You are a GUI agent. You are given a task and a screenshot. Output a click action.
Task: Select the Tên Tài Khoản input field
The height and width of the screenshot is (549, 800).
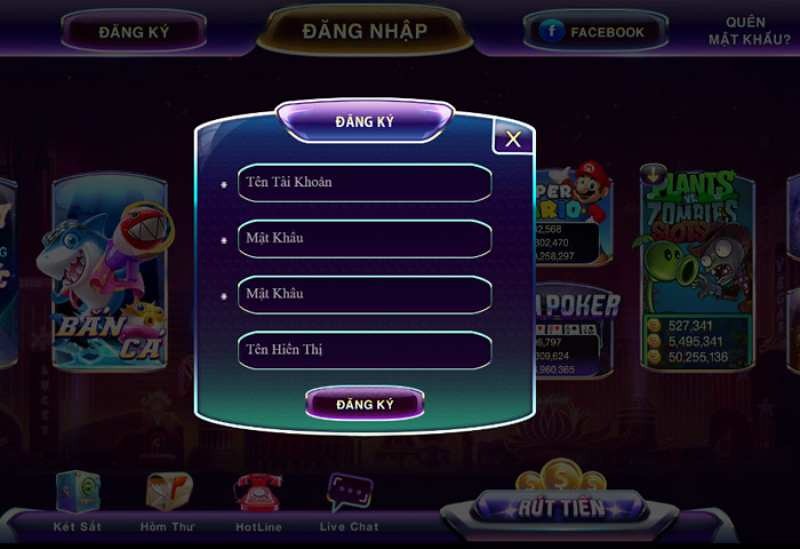click(x=365, y=183)
